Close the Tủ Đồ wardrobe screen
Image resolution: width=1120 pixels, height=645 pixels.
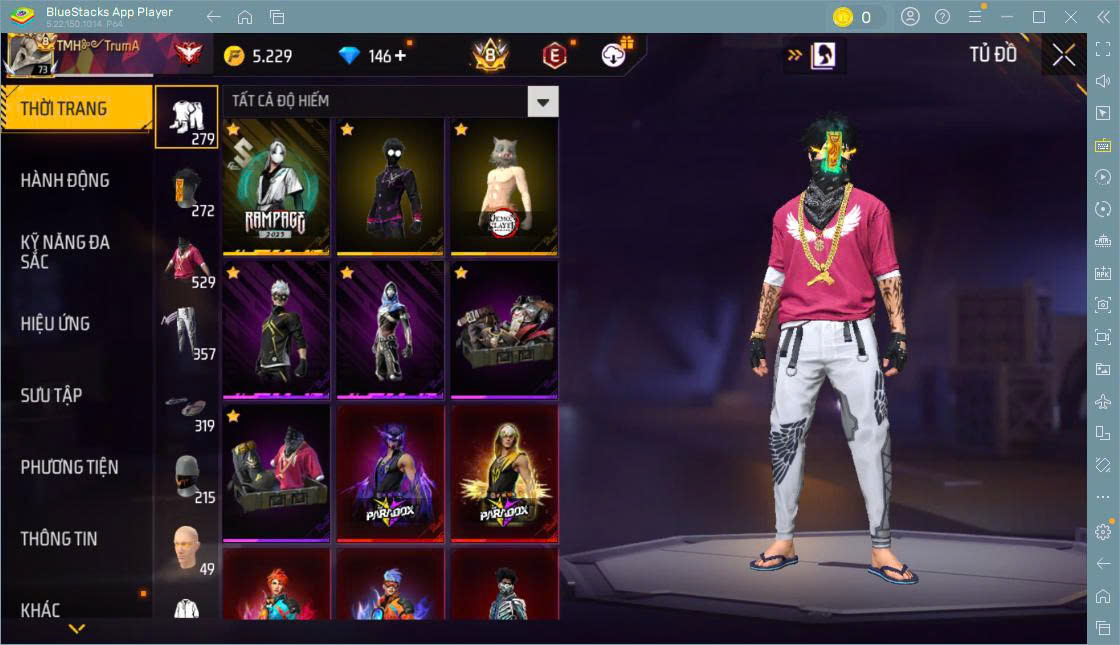1063,56
